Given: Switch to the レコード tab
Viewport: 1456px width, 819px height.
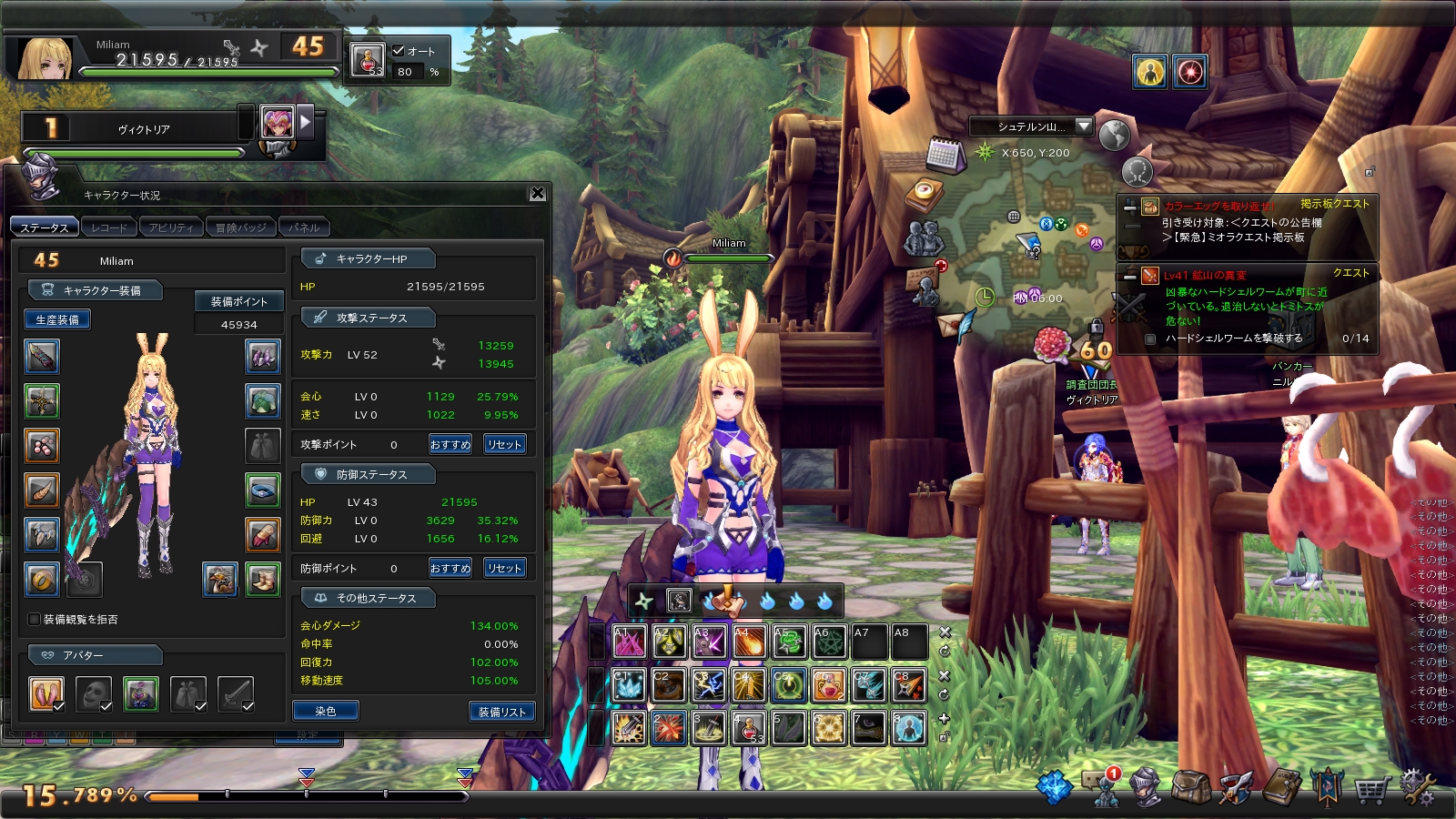Looking at the screenshot, I should (109, 227).
